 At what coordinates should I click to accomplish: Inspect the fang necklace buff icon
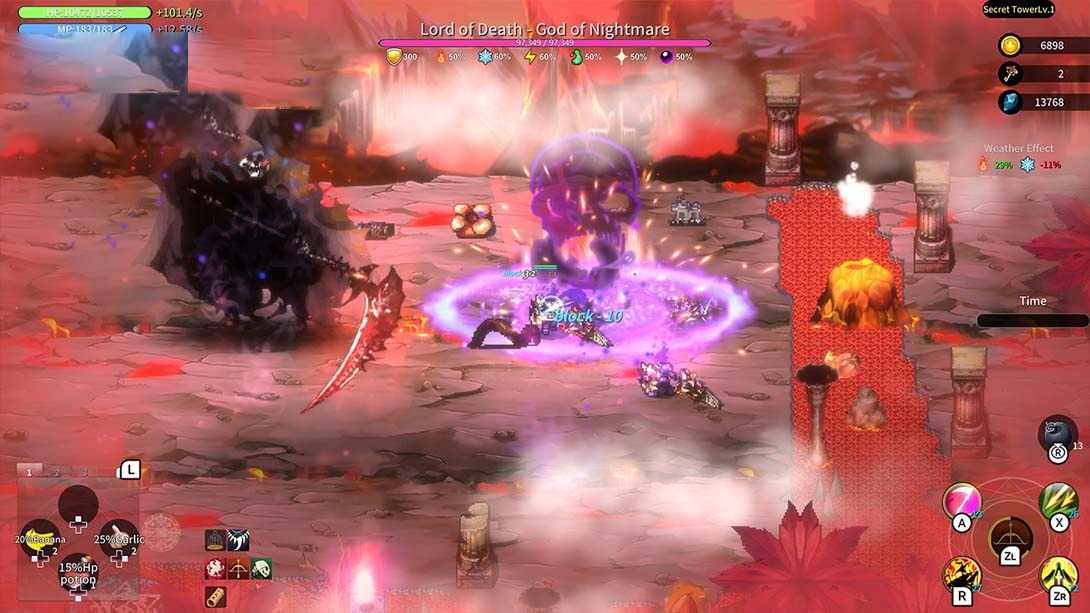coord(238,541)
